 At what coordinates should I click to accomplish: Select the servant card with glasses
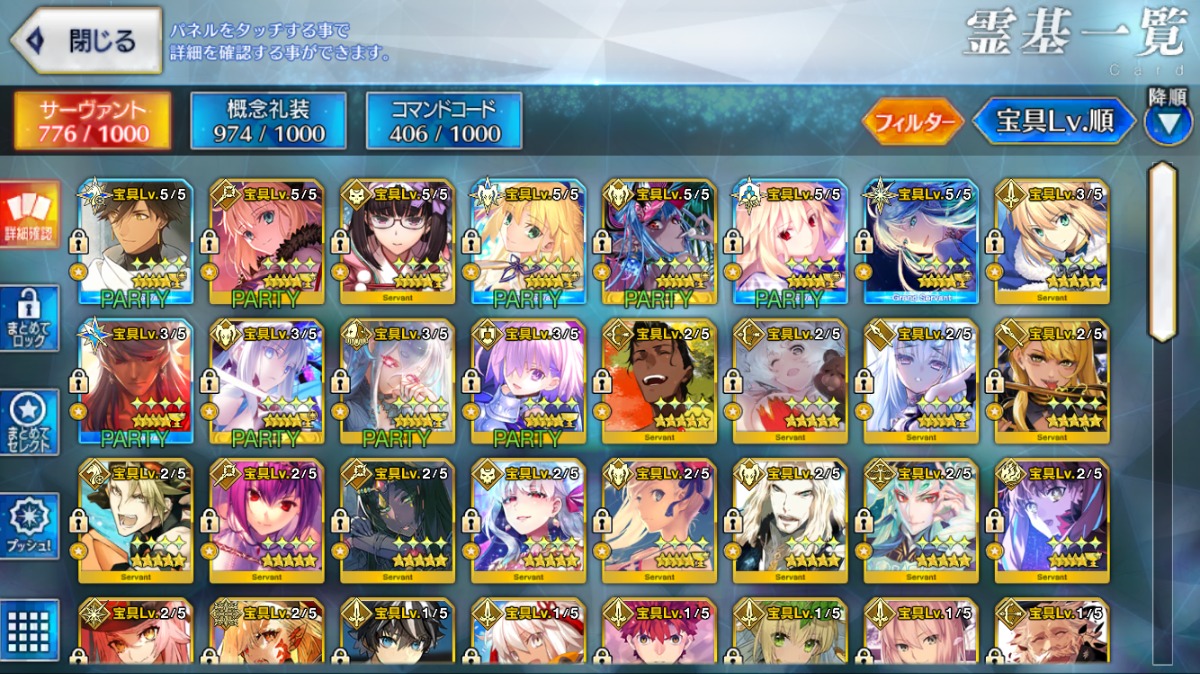[x=397, y=241]
